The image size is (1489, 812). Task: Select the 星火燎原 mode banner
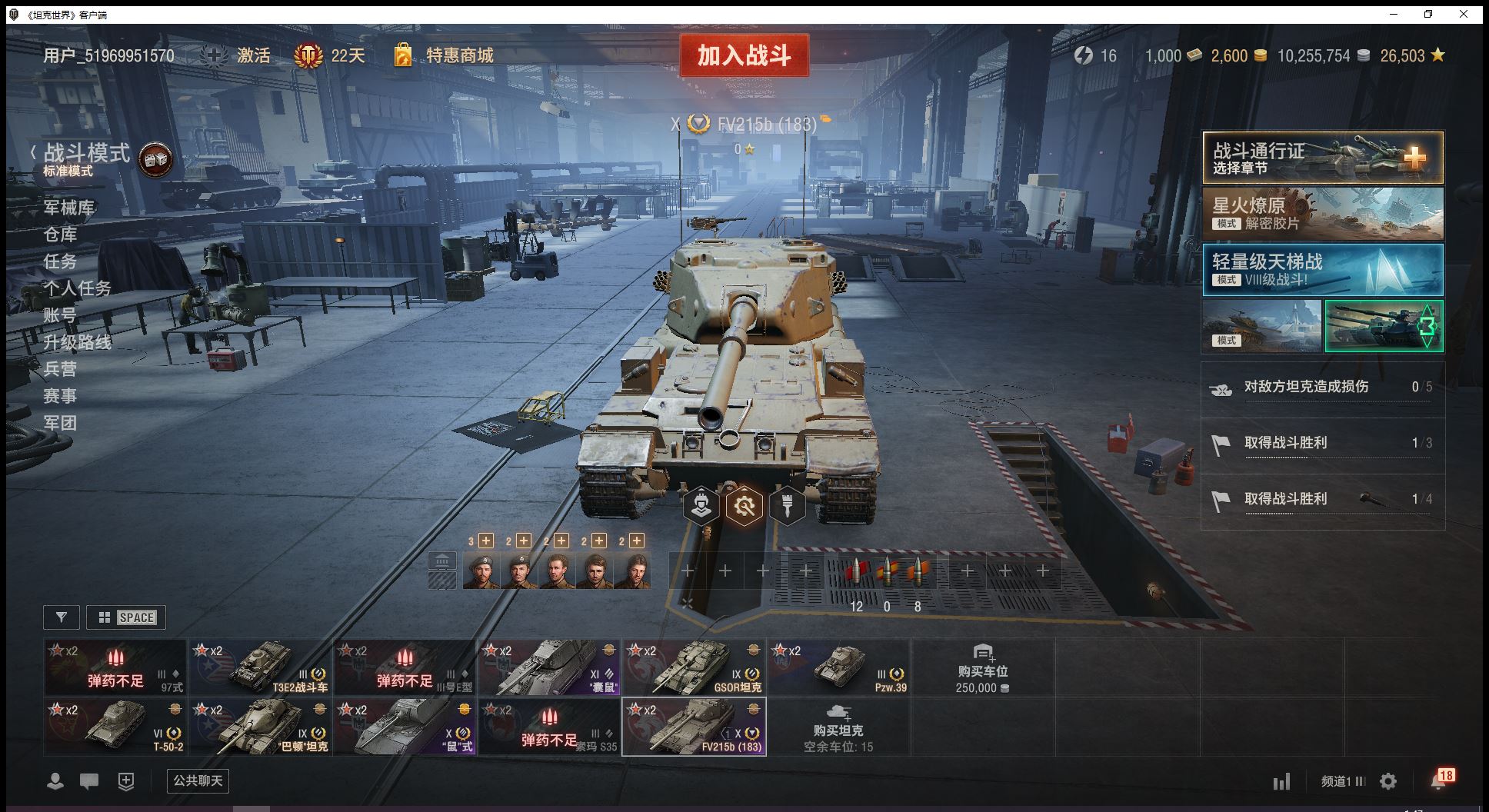pyautogui.click(x=1322, y=214)
